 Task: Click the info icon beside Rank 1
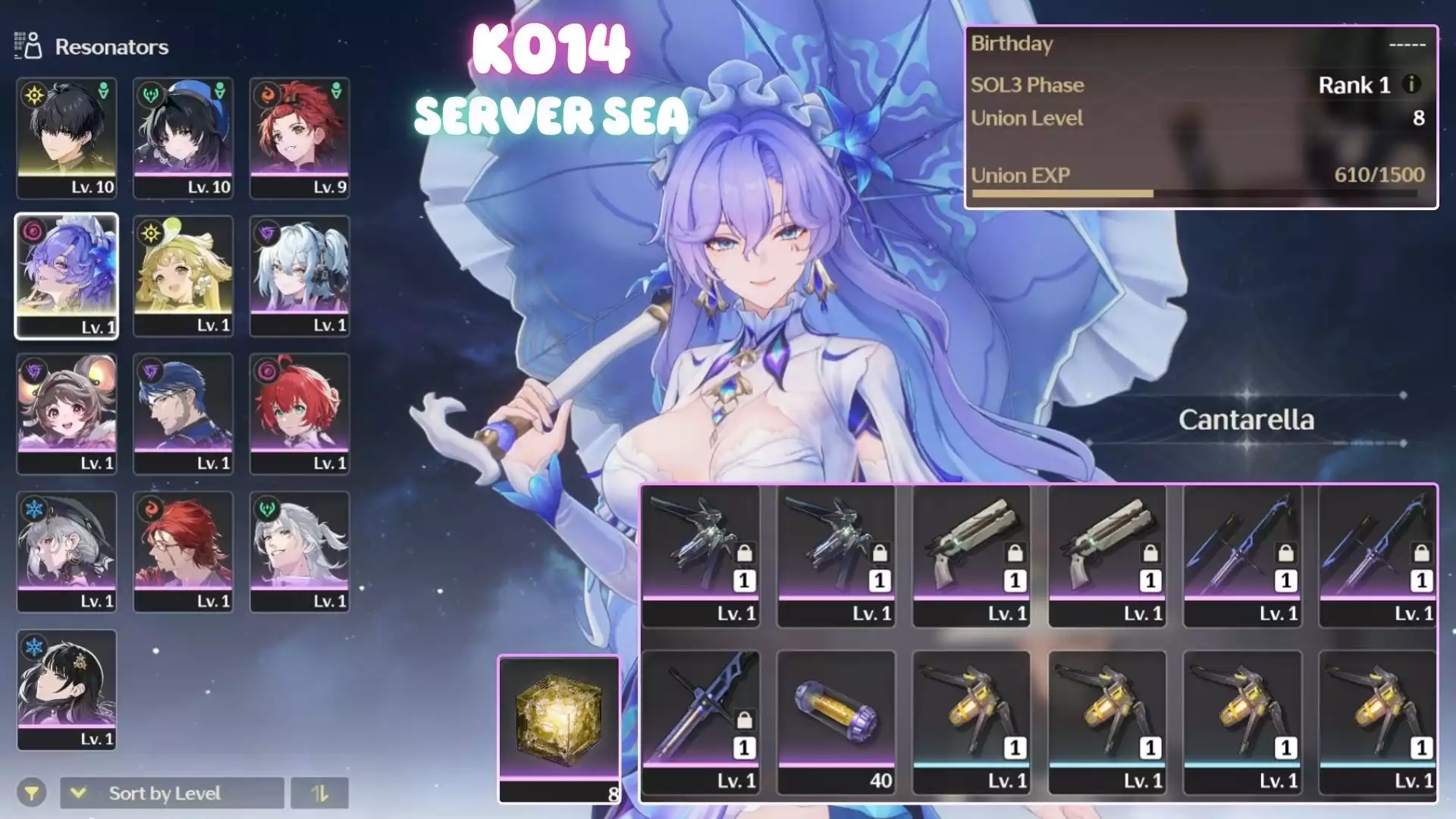(1411, 84)
